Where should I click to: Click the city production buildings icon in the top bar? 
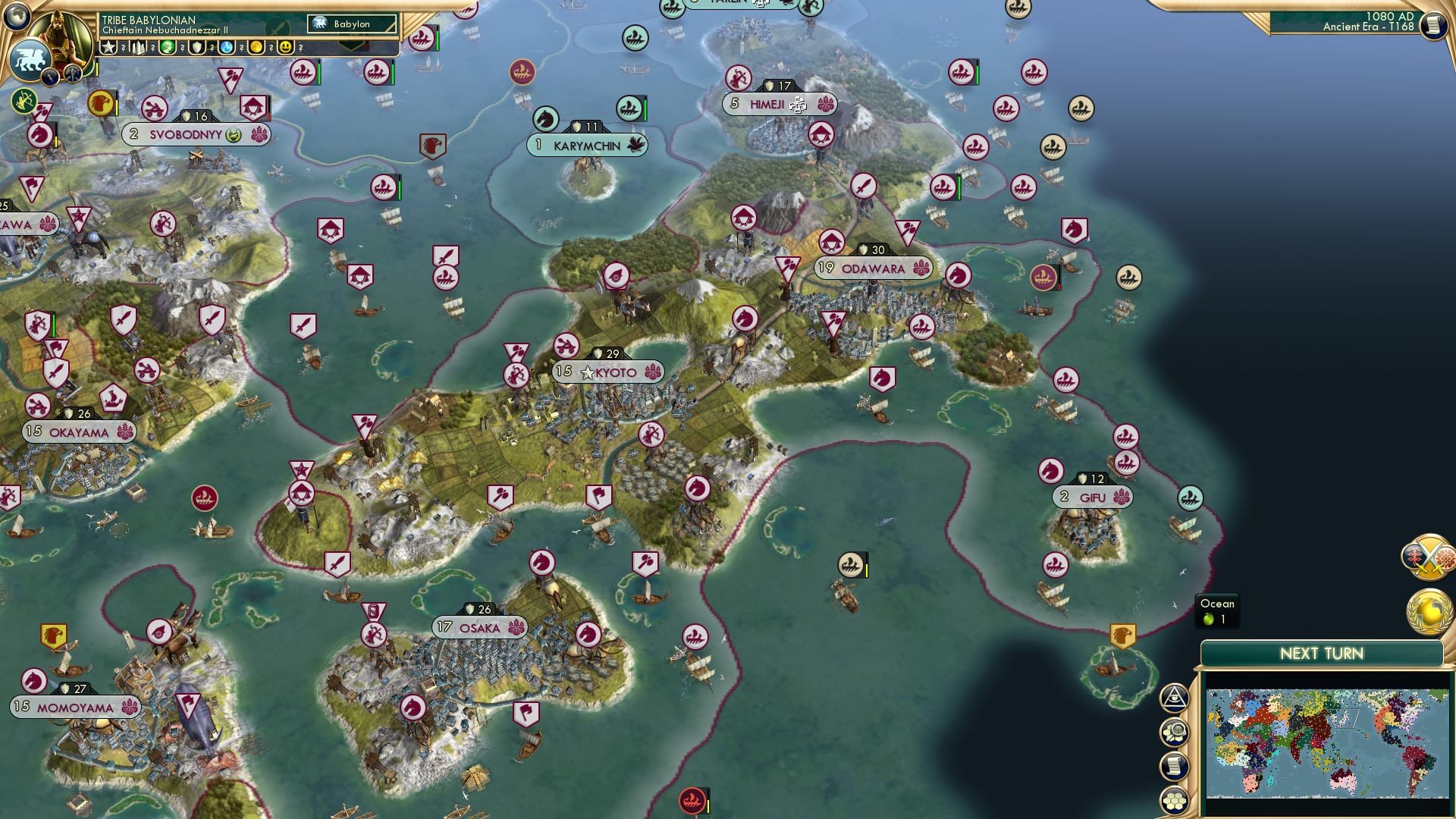click(x=139, y=49)
